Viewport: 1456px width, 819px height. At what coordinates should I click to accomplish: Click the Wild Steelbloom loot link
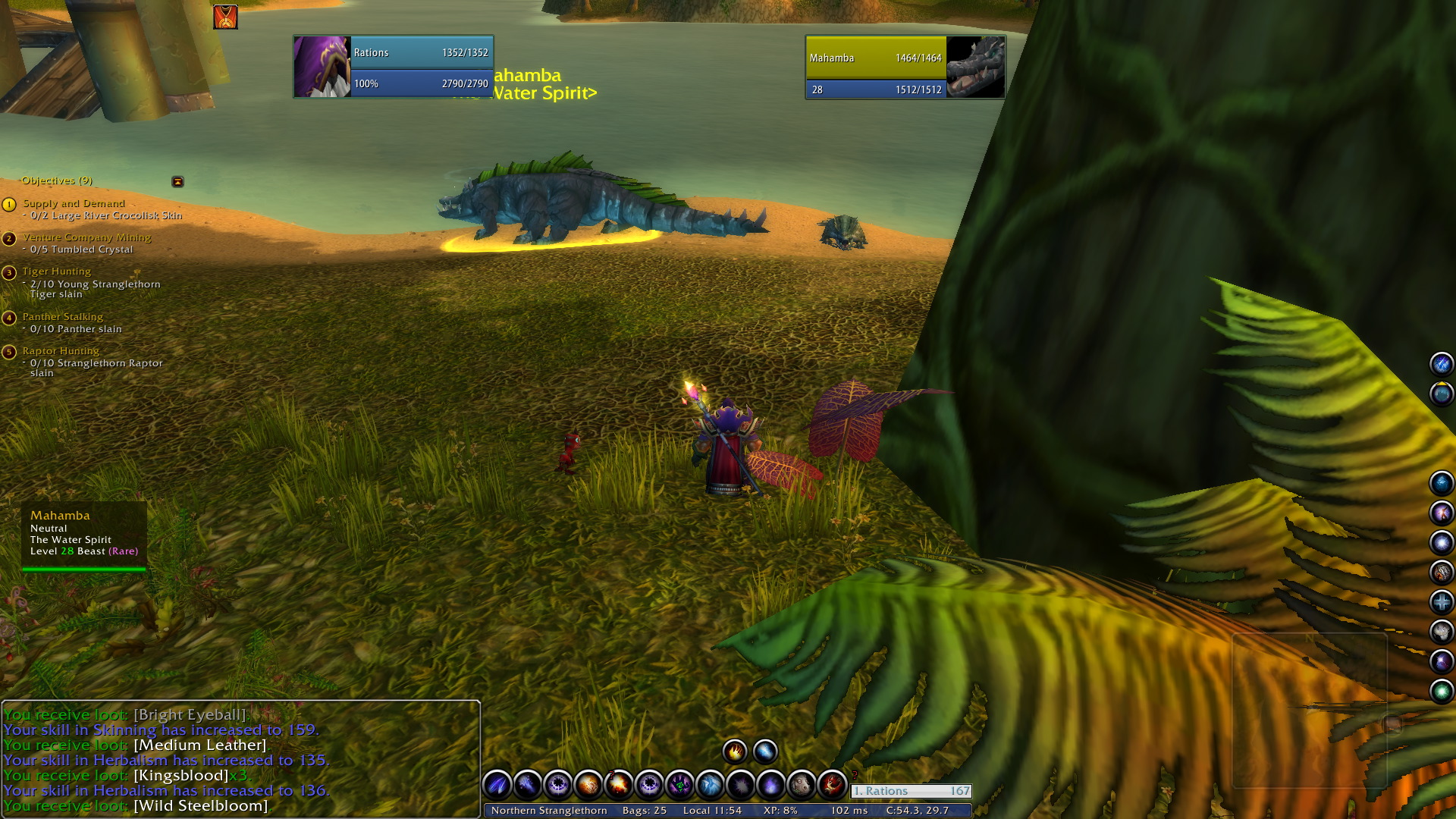200,805
